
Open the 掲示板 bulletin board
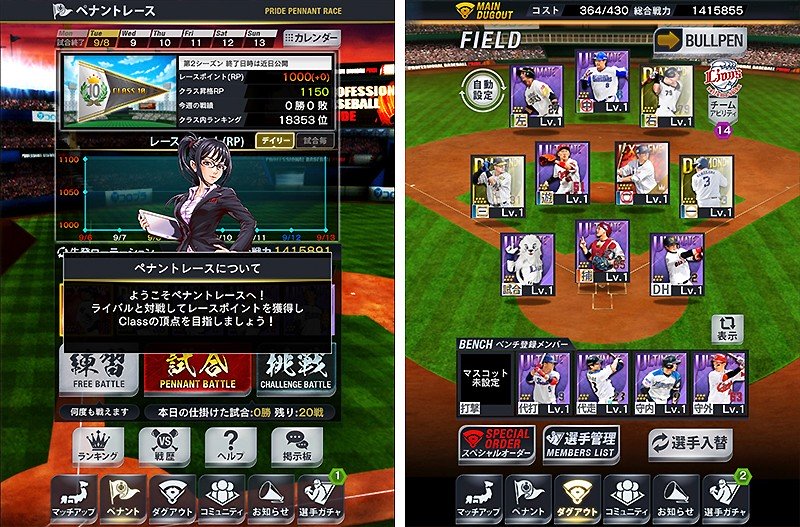pyautogui.click(x=296, y=447)
